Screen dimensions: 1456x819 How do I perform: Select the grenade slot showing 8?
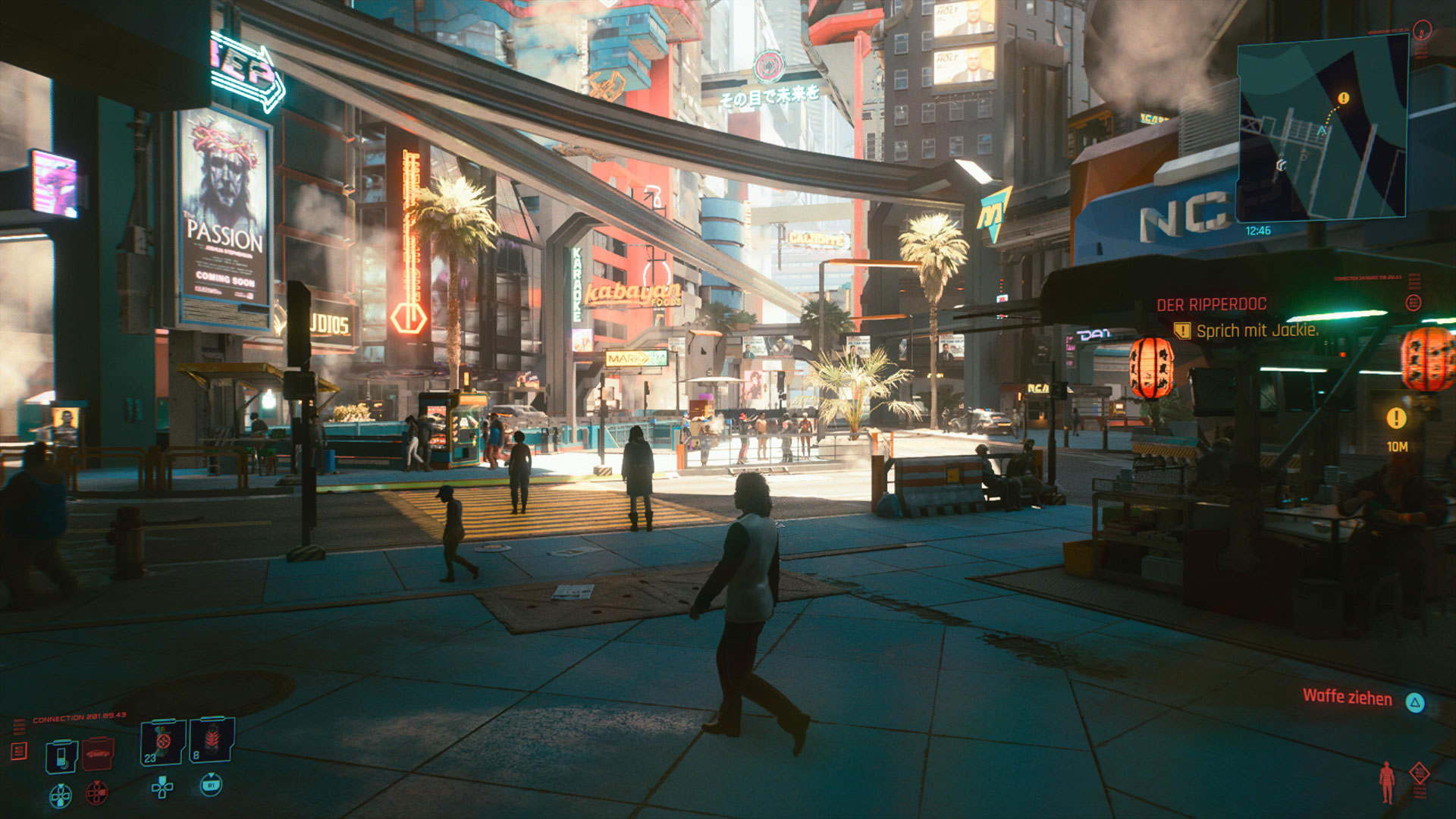coord(212,741)
